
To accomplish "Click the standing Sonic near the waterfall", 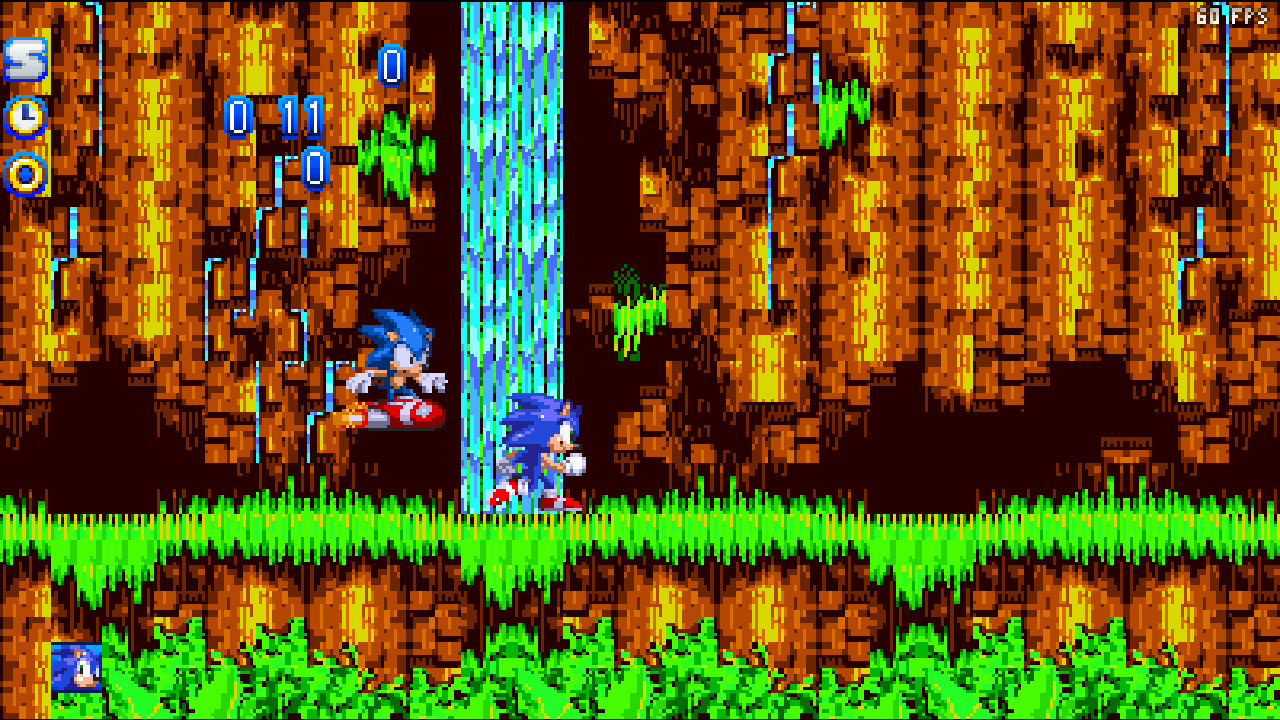I will point(540,450).
